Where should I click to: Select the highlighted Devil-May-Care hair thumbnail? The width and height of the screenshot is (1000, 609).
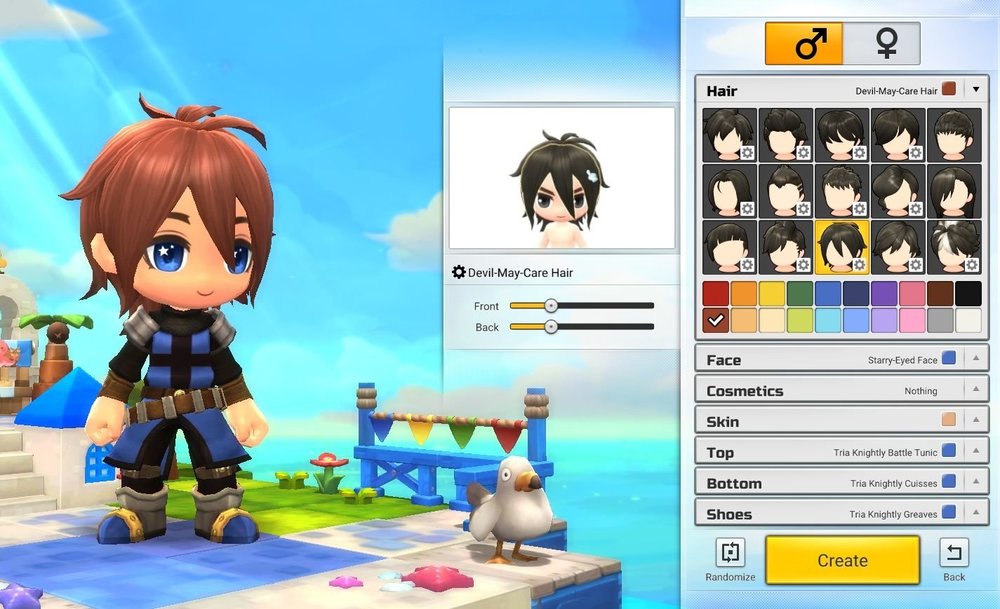tap(842, 247)
